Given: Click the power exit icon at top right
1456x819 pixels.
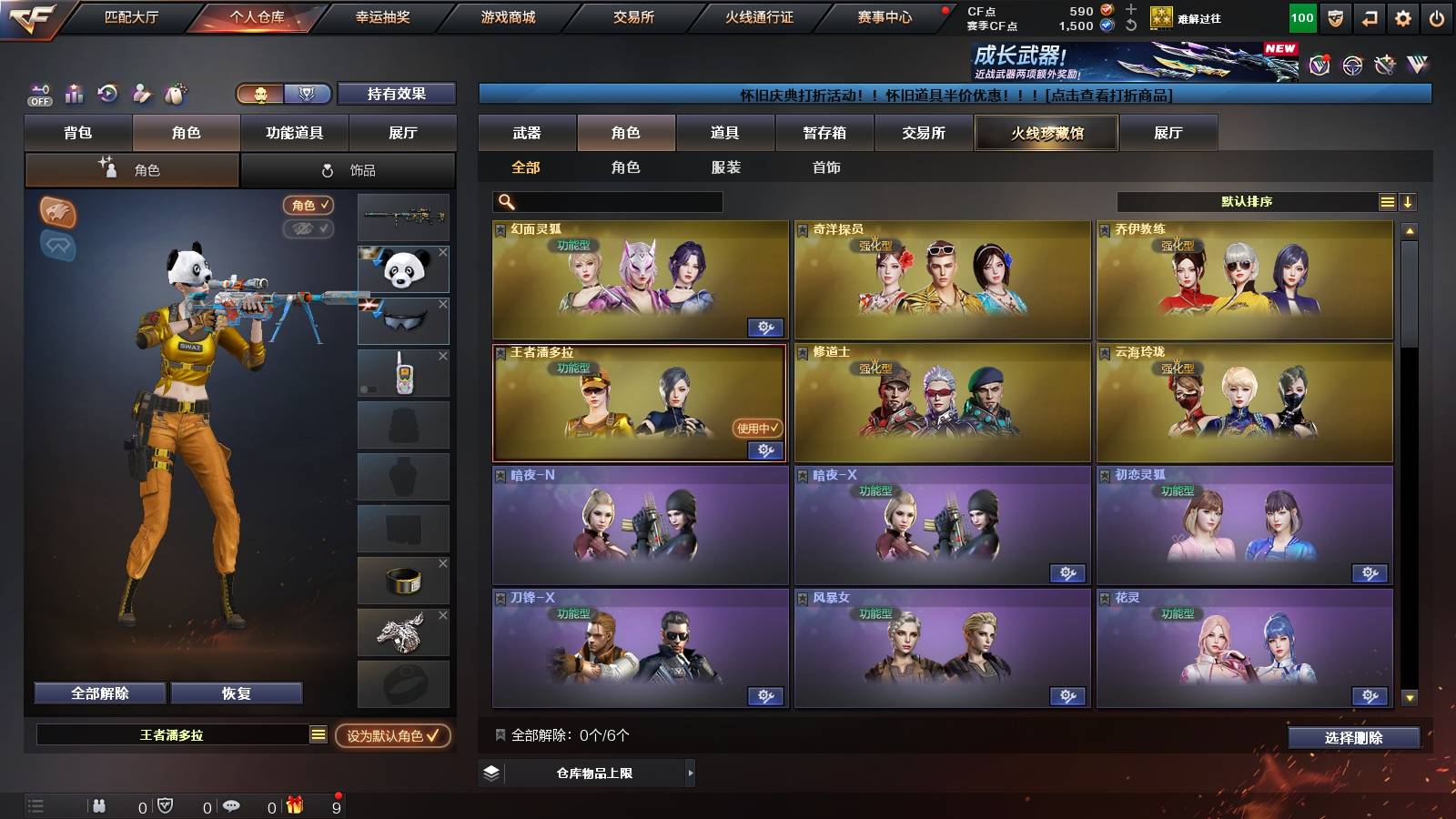Looking at the screenshot, I should click(x=1437, y=15).
